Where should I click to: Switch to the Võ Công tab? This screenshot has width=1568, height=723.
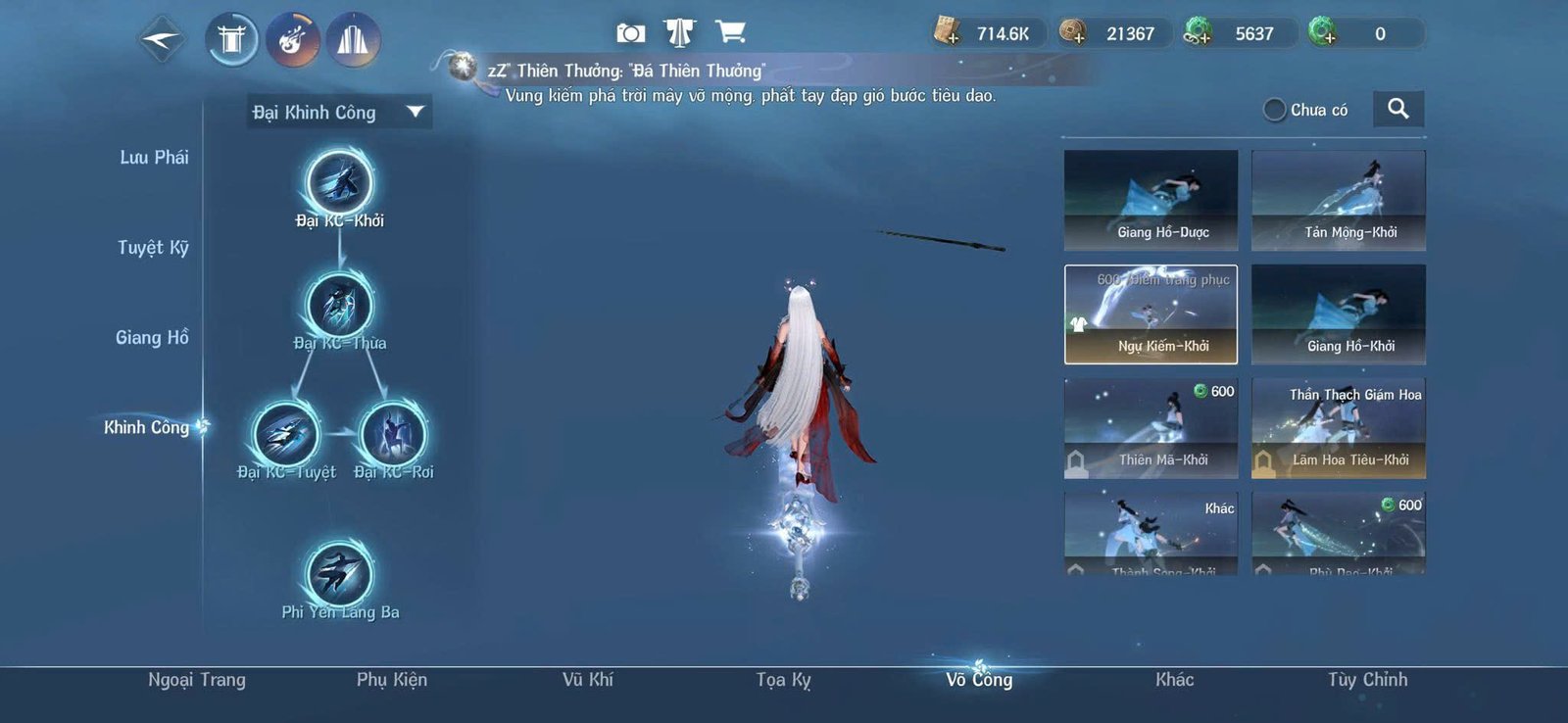point(981,680)
